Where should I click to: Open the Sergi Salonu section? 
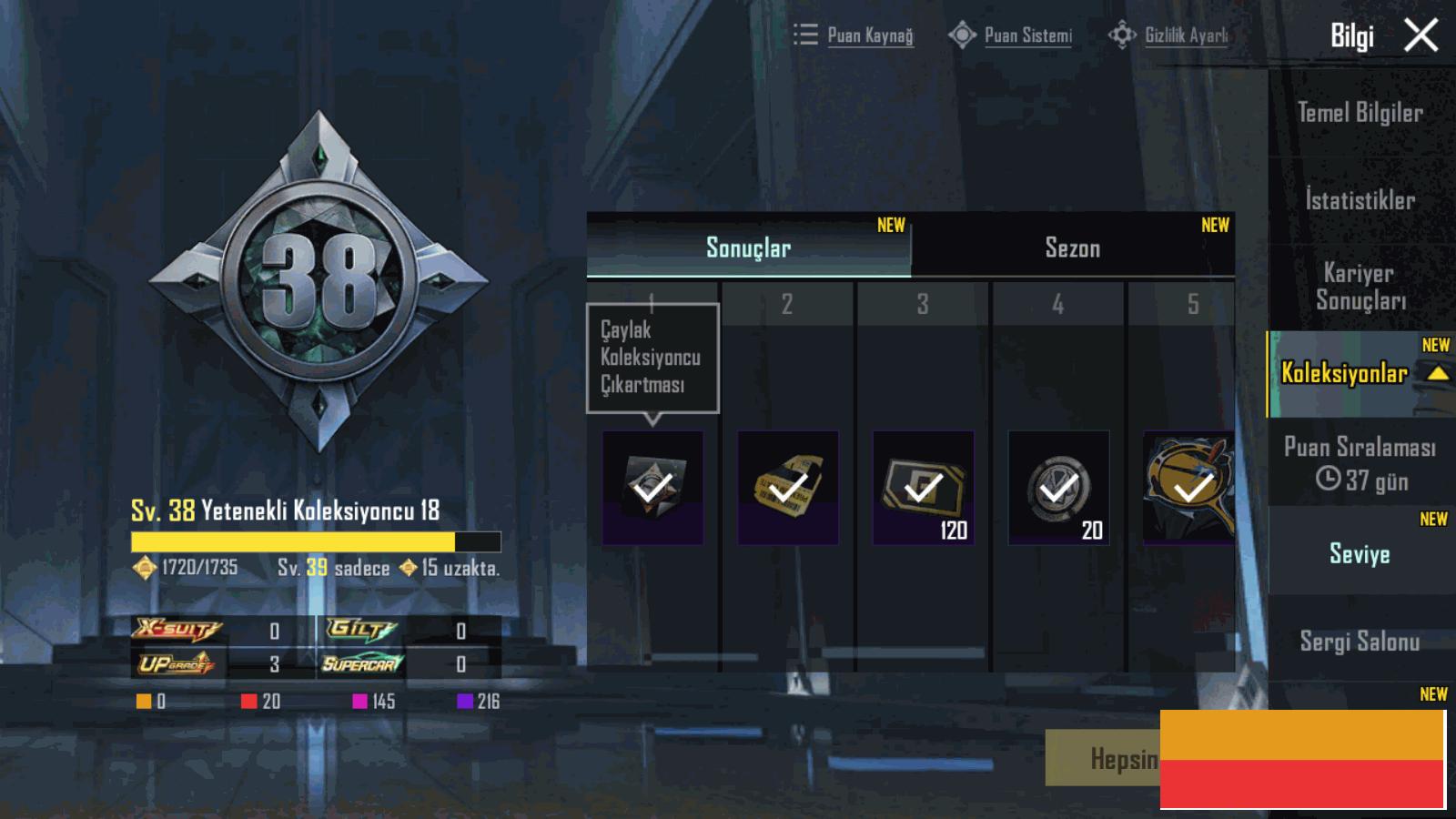pos(1360,642)
